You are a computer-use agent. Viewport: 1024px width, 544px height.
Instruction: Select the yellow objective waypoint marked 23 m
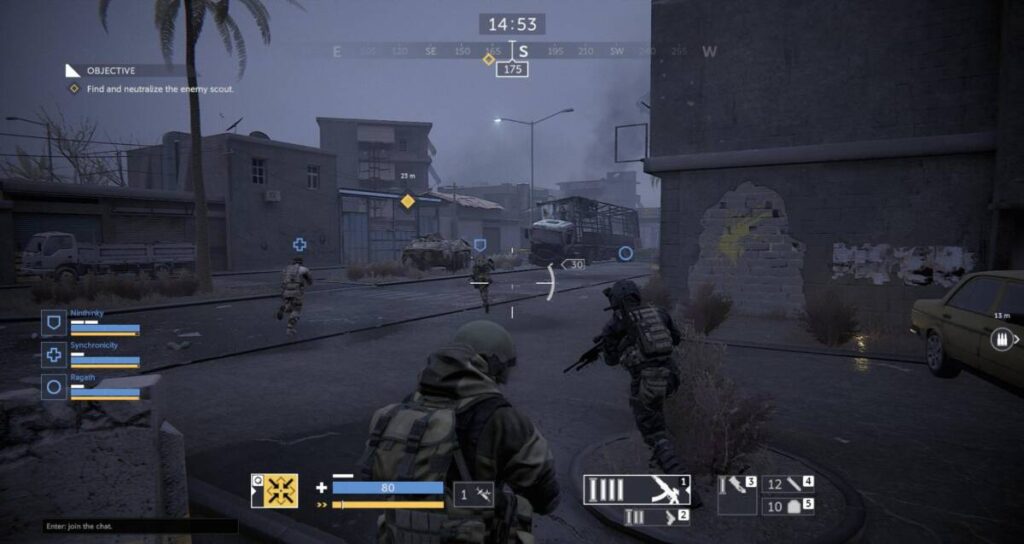[407, 201]
